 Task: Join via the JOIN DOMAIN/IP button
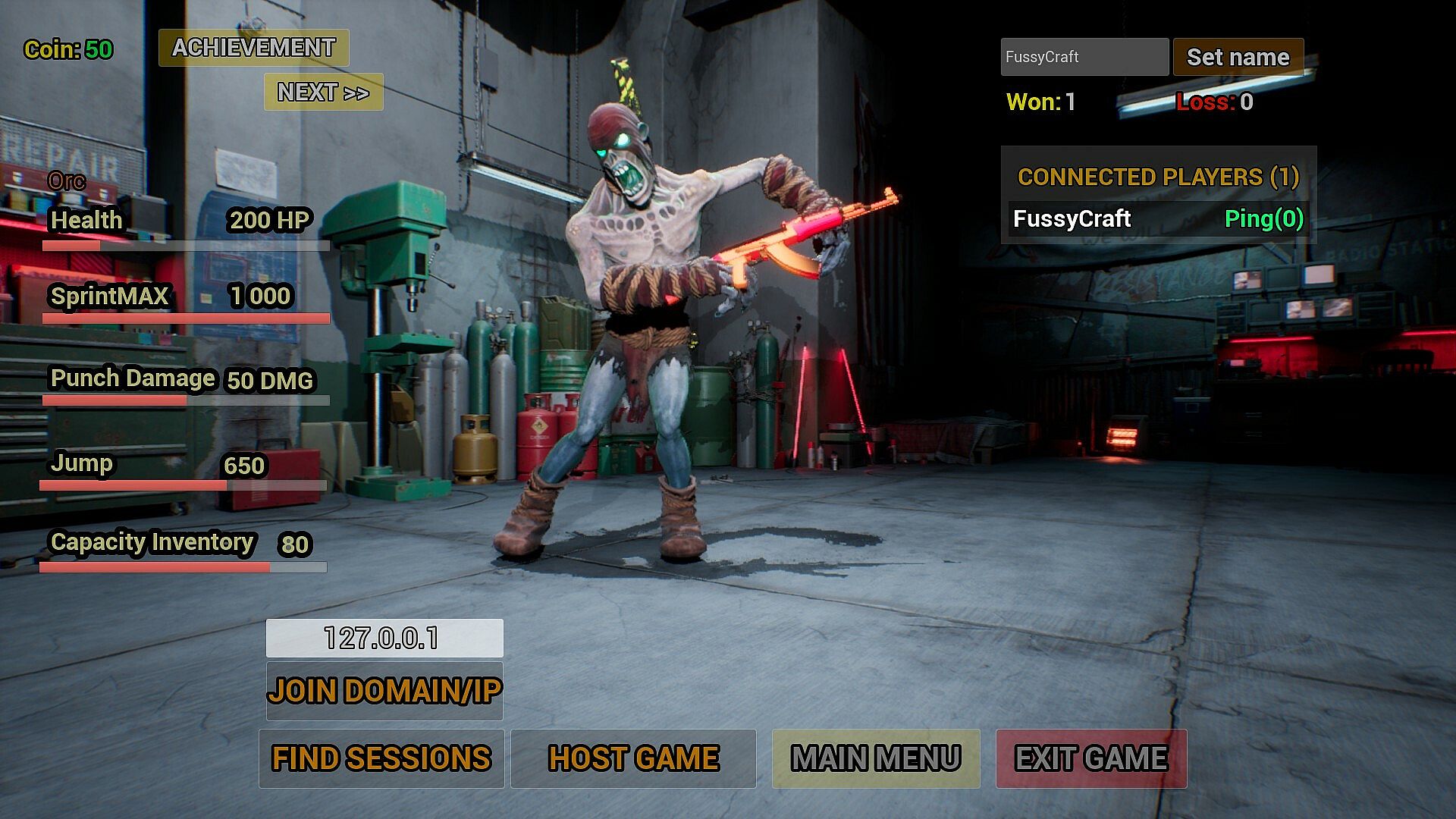click(384, 691)
